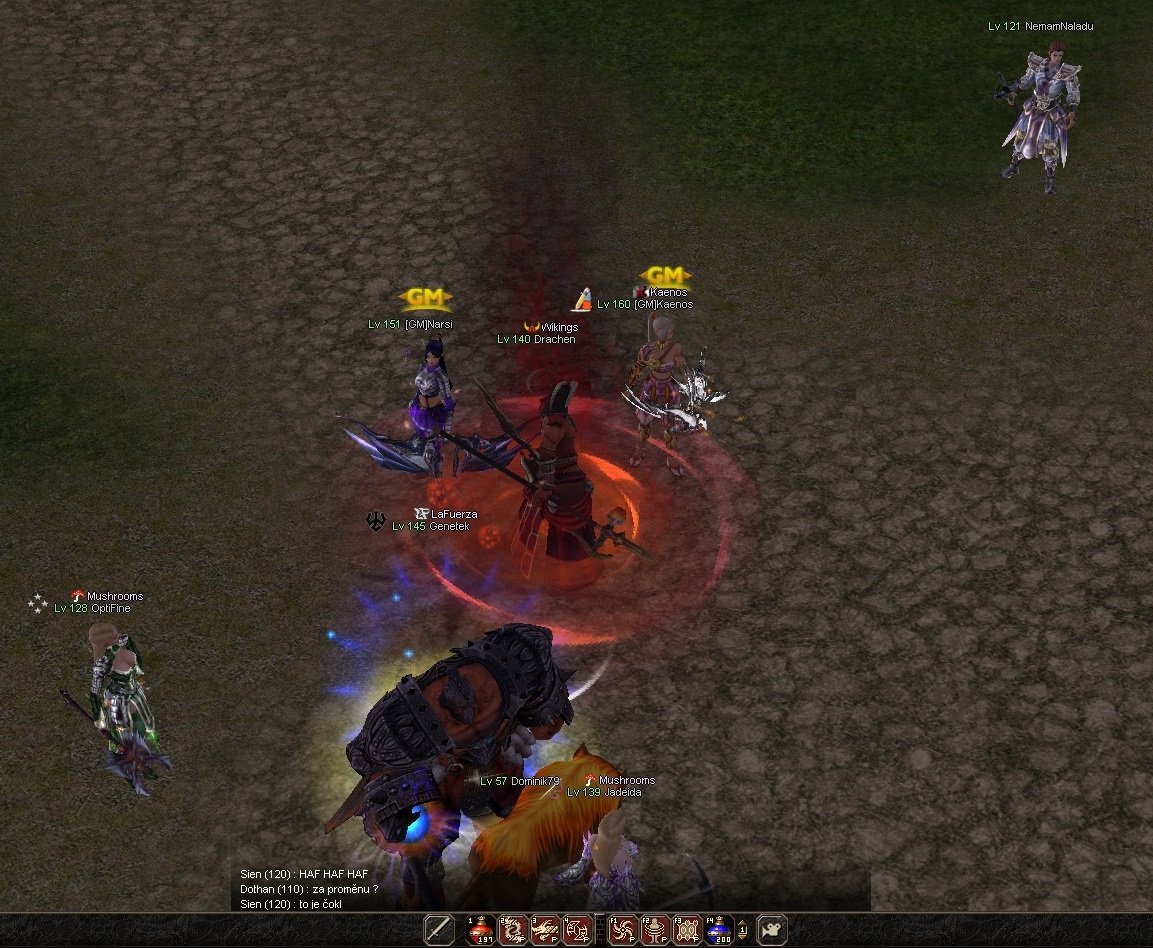Image resolution: width=1153 pixels, height=948 pixels.
Task: Click the sword attack button
Action: 439,930
